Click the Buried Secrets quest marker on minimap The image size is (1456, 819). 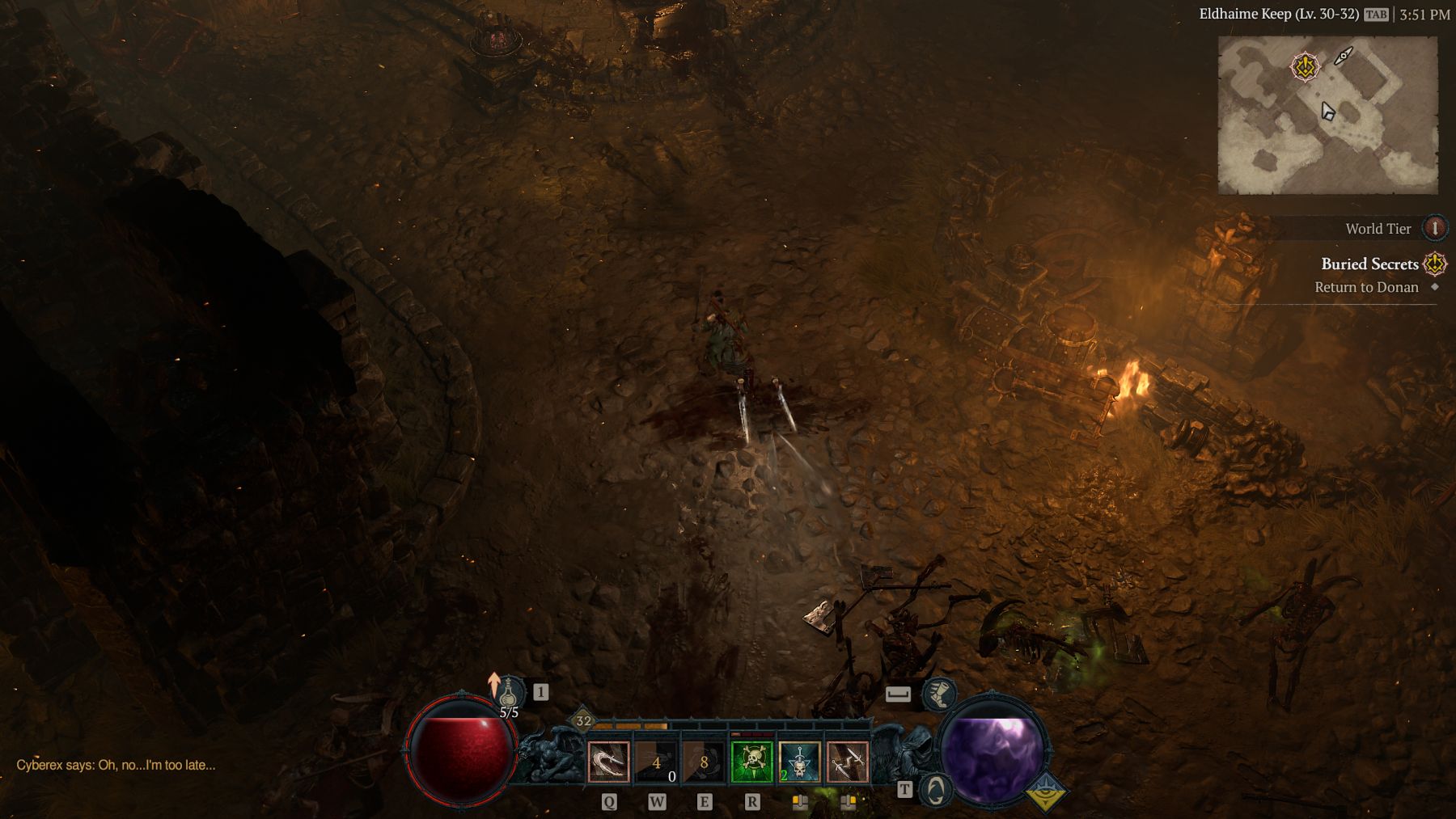click(1304, 66)
